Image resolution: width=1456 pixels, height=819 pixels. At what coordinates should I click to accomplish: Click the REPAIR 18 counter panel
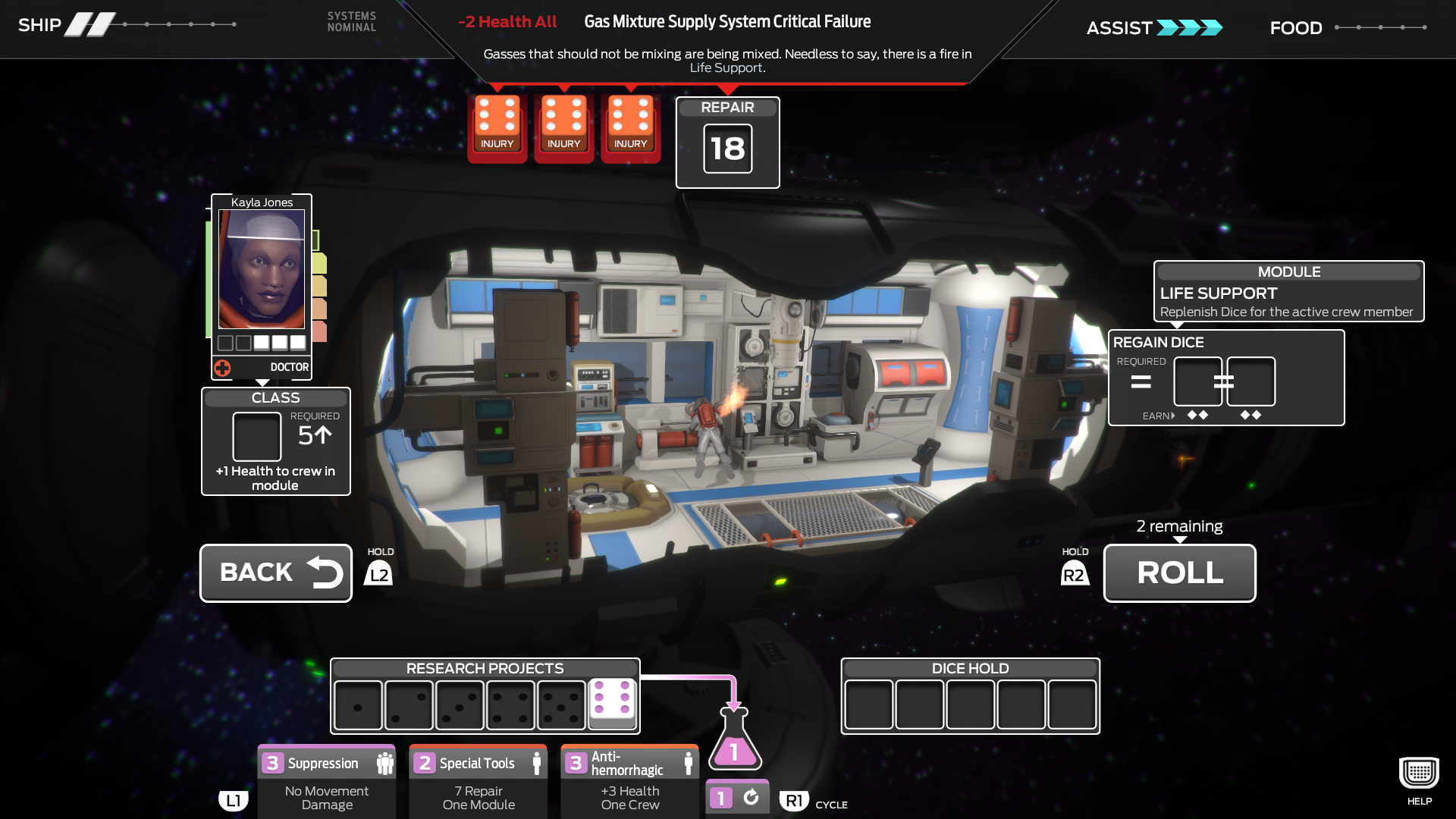click(727, 143)
